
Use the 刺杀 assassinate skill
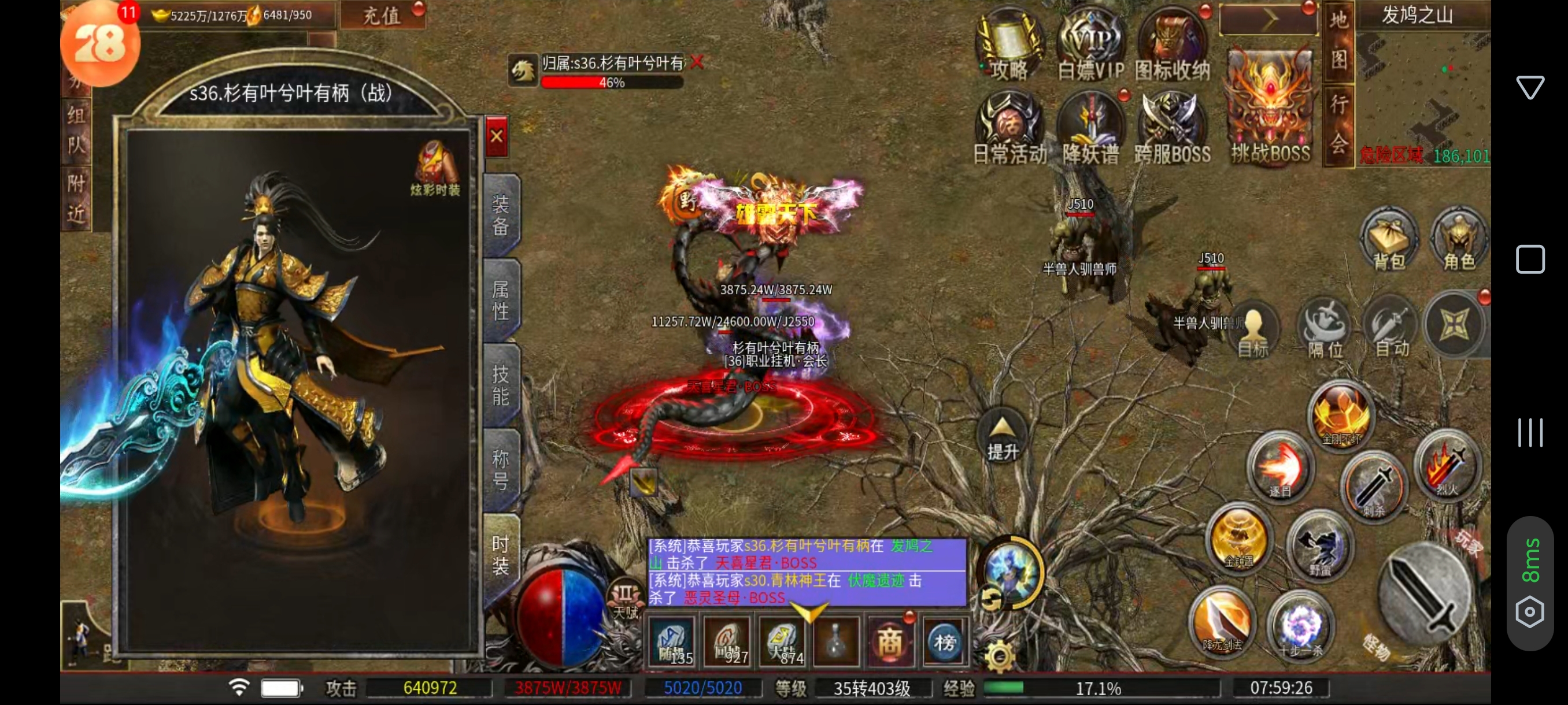pyautogui.click(x=1374, y=487)
